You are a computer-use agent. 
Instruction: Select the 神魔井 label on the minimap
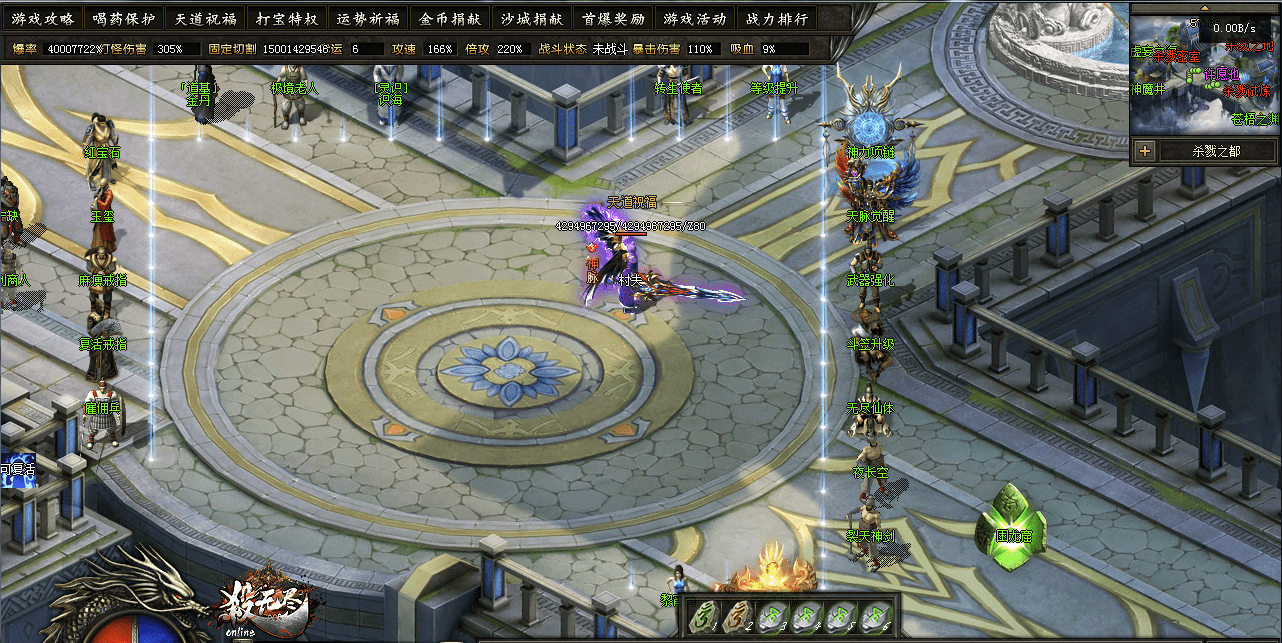[1148, 90]
